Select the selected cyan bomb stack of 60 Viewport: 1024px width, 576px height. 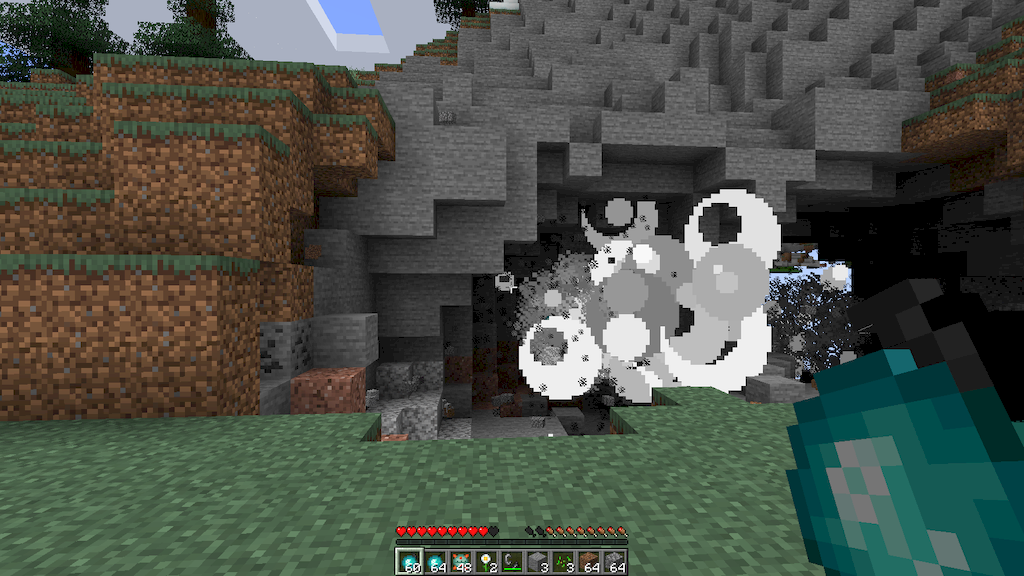409,562
